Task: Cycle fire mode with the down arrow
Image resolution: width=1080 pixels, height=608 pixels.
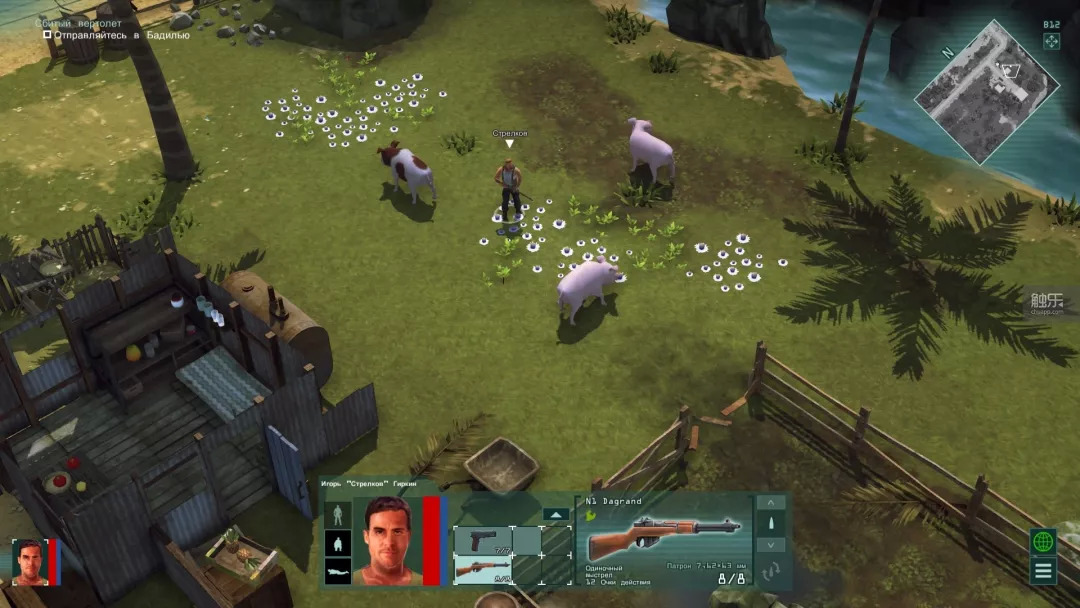Action: 770,545
